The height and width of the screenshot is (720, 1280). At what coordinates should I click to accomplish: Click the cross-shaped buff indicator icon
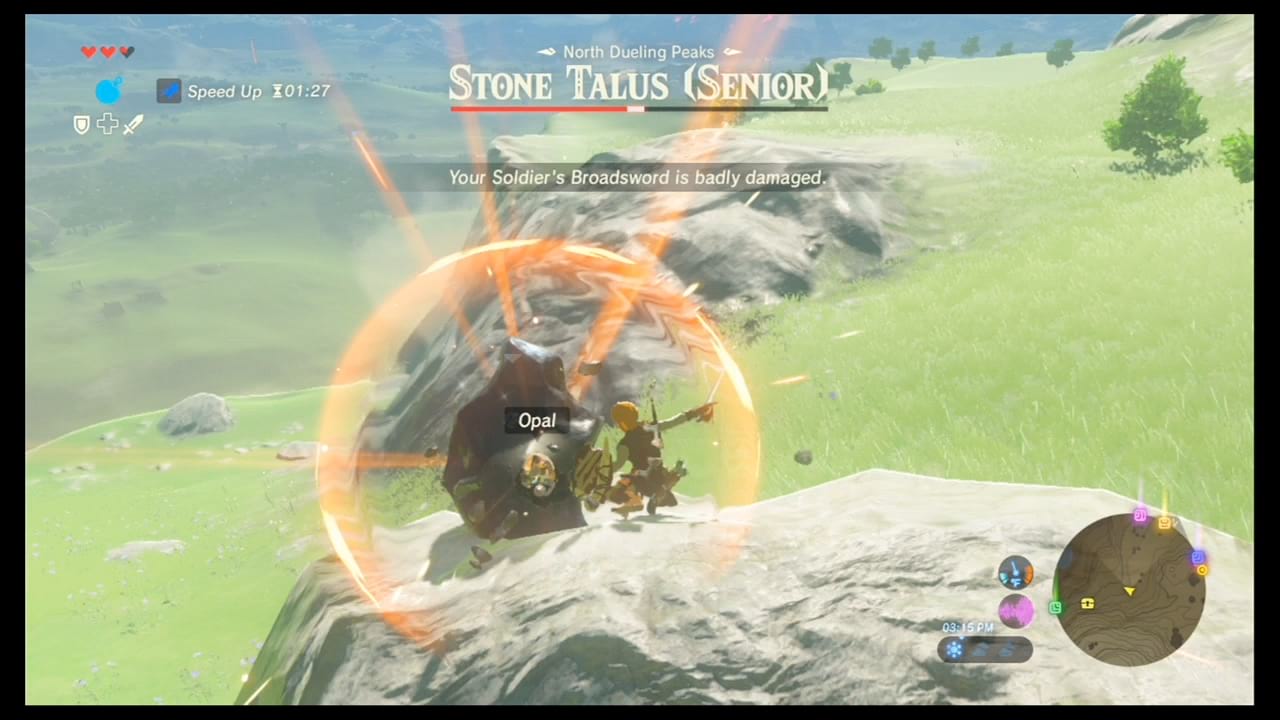pos(108,124)
